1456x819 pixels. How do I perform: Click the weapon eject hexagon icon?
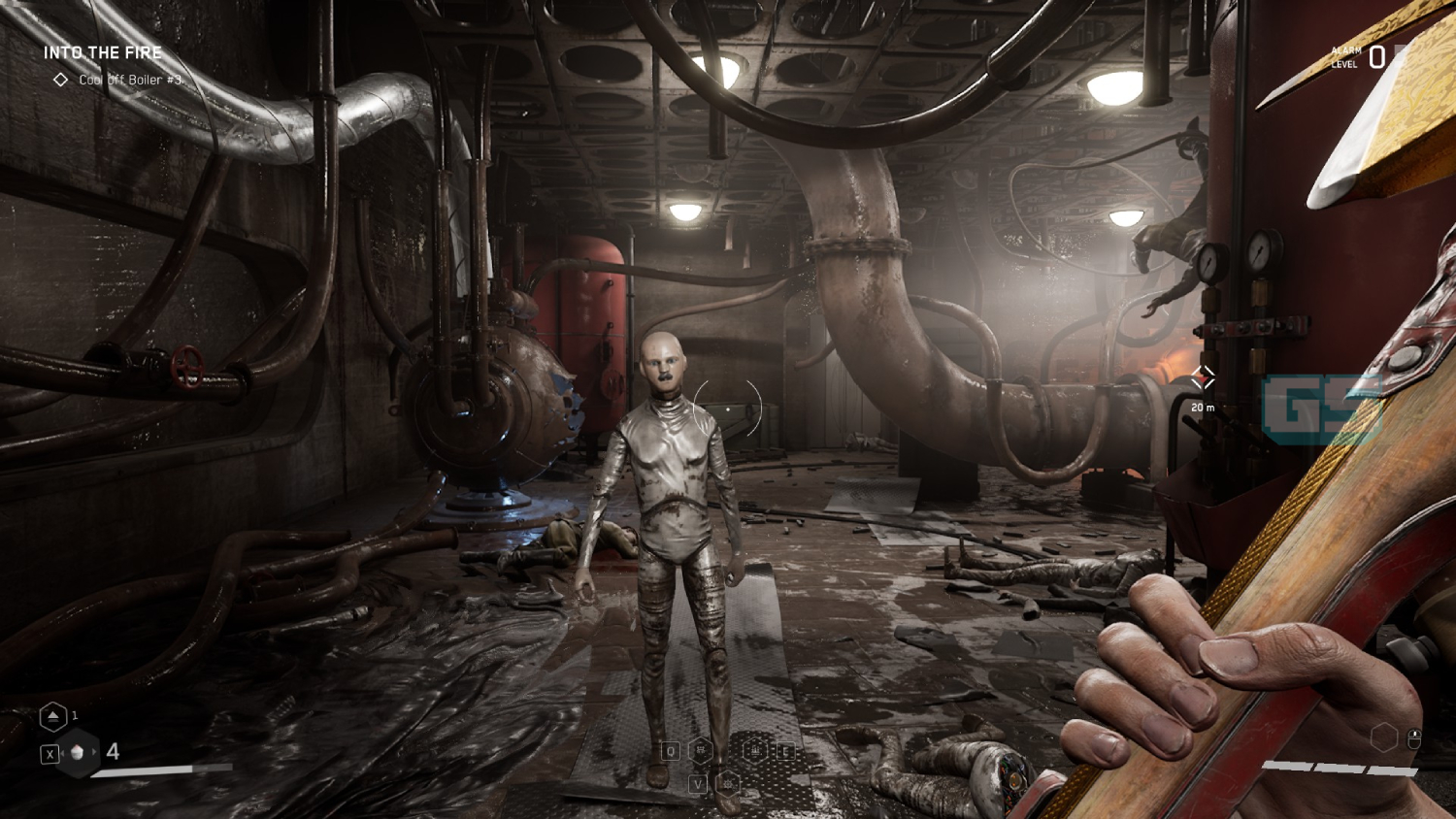[x=53, y=716]
